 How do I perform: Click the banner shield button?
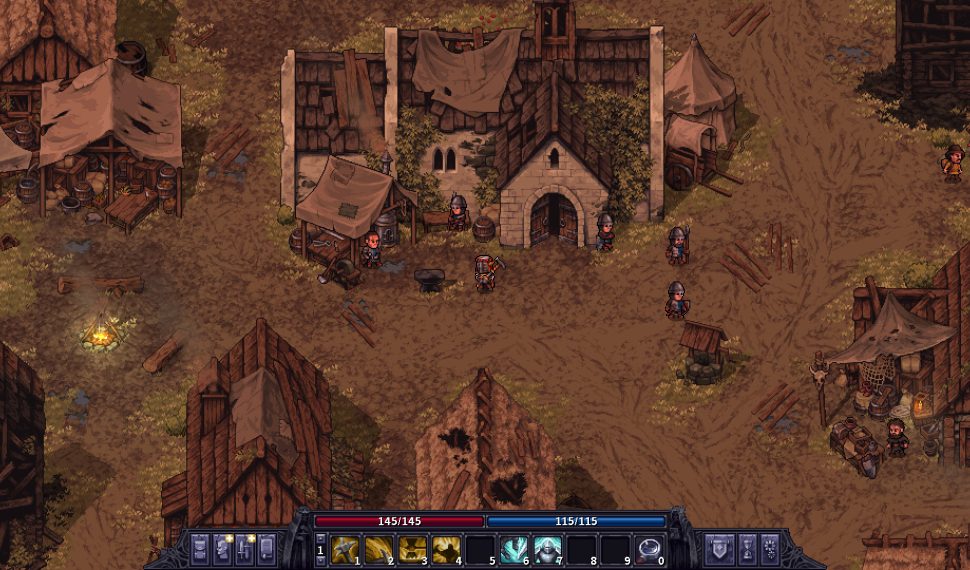pyautogui.click(x=720, y=549)
